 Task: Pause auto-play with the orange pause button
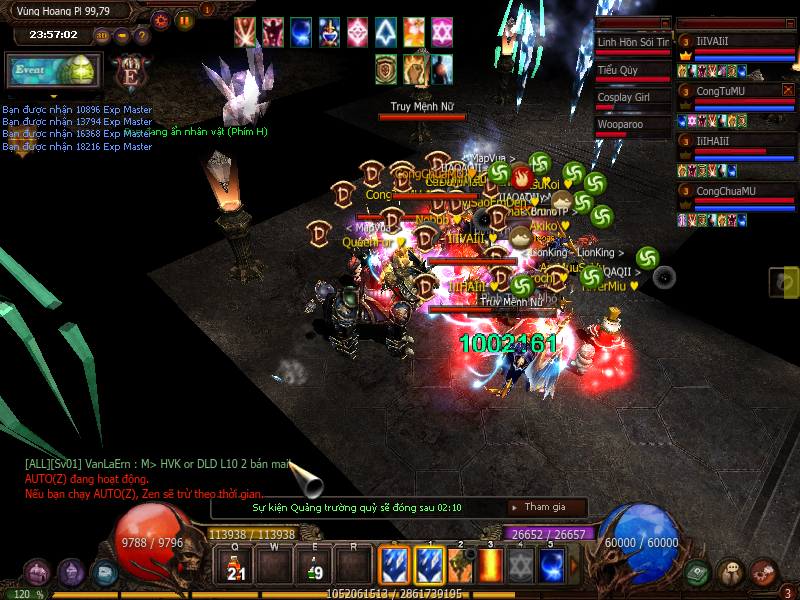[x=184, y=20]
